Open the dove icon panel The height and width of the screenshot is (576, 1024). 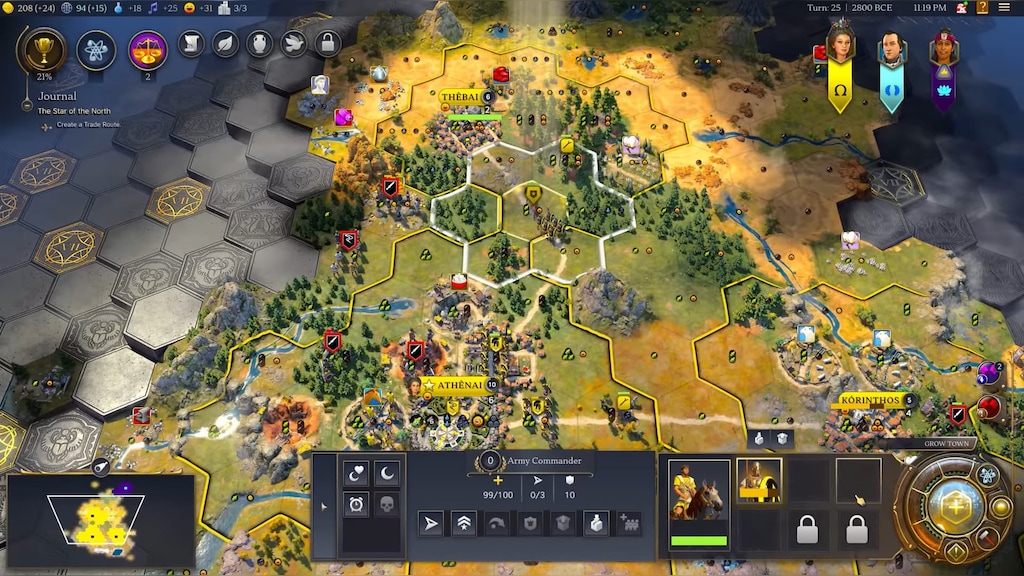click(x=292, y=43)
